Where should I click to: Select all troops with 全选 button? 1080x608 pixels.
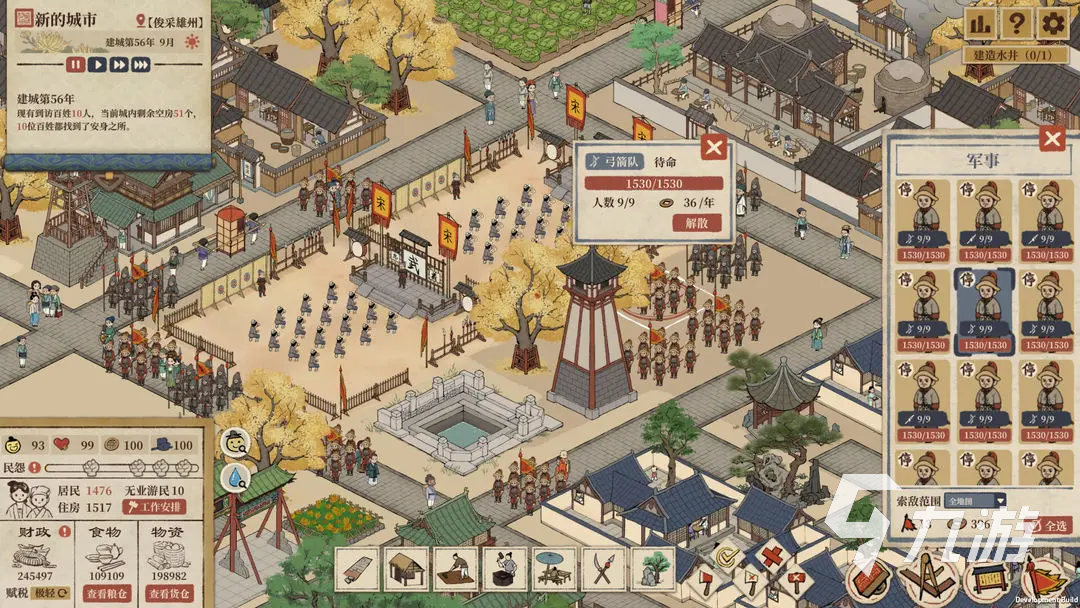click(x=1054, y=525)
